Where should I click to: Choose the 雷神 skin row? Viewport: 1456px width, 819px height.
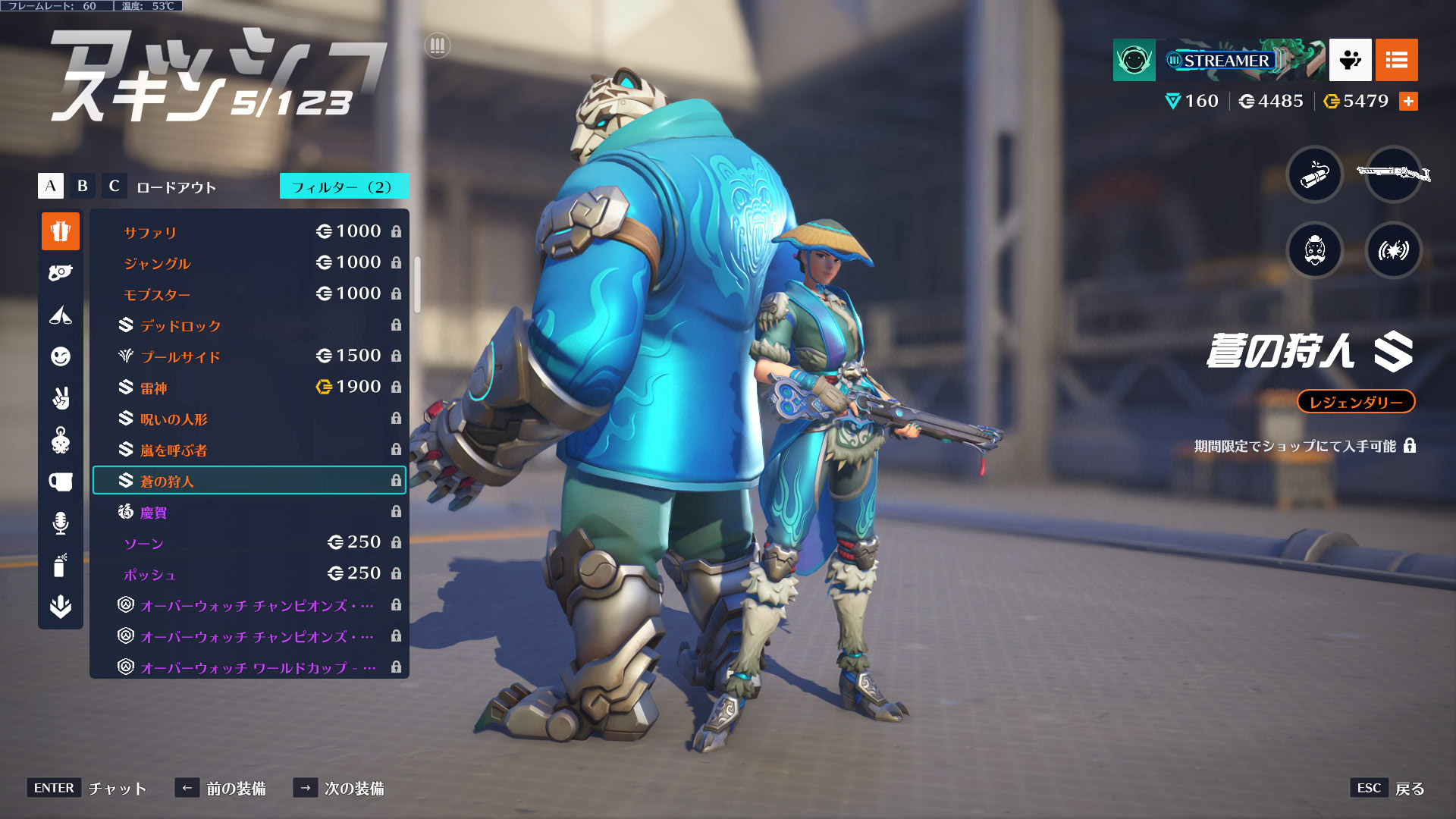(249, 388)
